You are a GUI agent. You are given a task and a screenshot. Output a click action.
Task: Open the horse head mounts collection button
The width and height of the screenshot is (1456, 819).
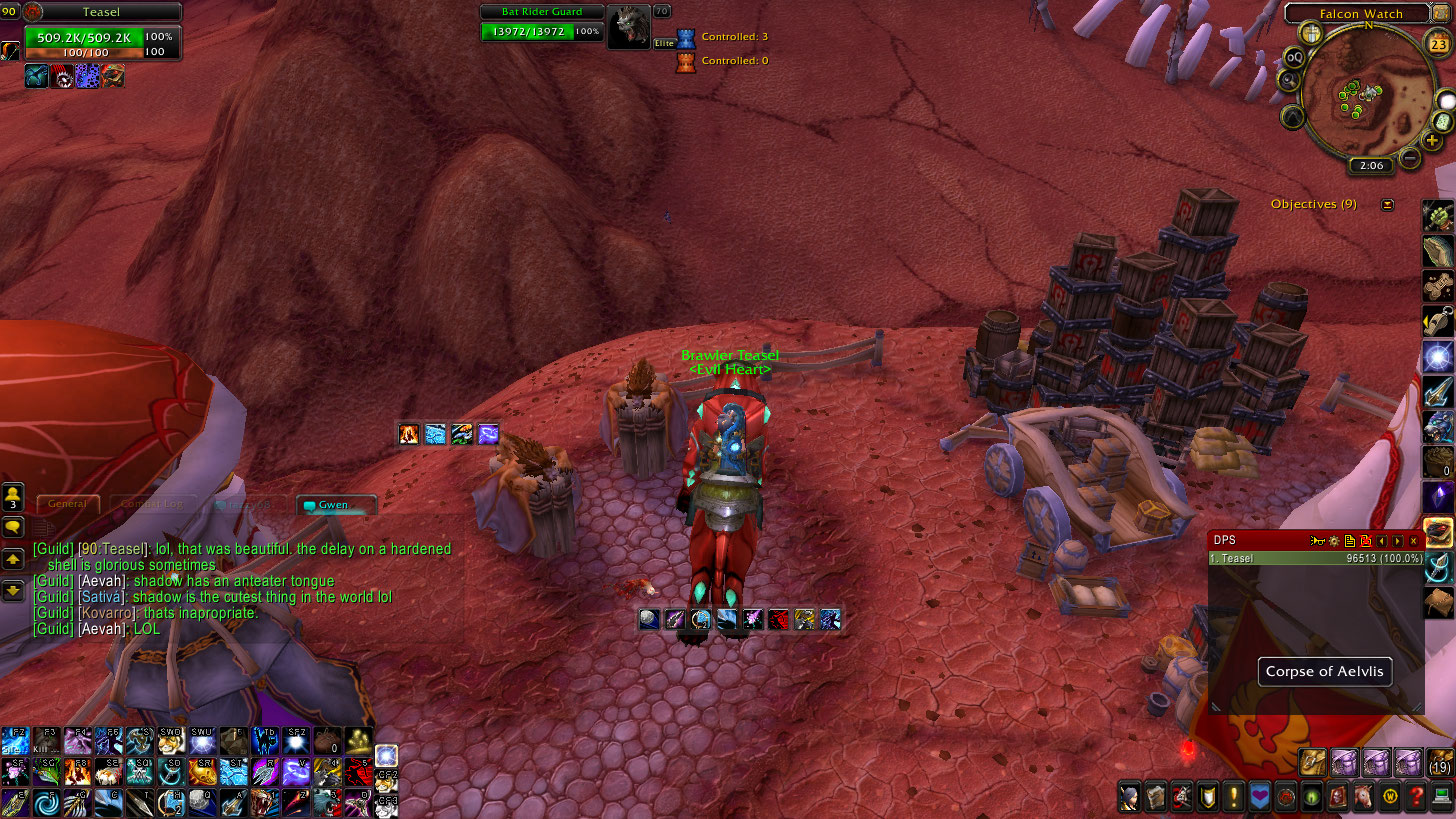pyautogui.click(x=1363, y=797)
